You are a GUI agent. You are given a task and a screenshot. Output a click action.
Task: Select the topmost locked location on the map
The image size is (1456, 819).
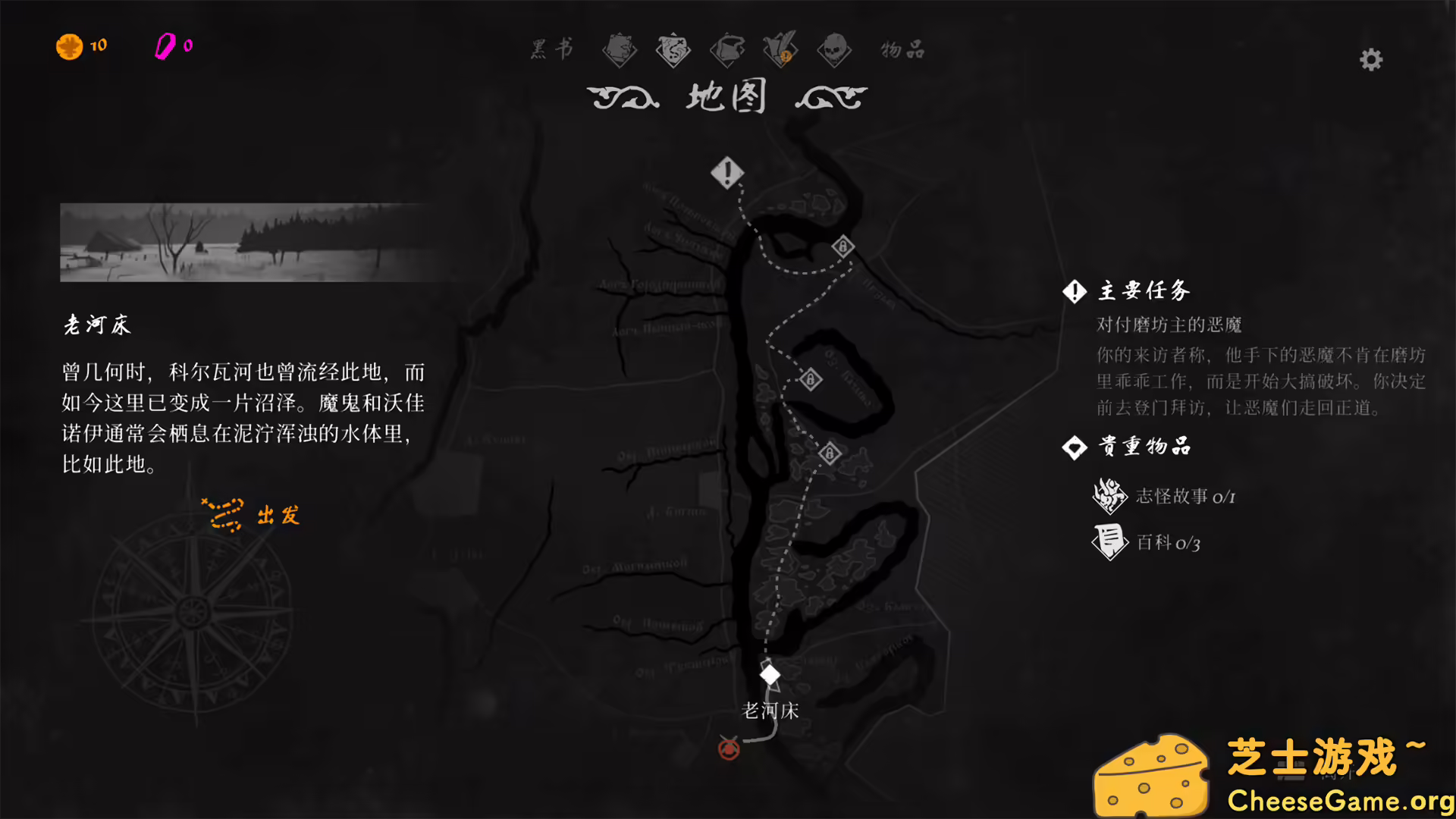[x=842, y=246]
